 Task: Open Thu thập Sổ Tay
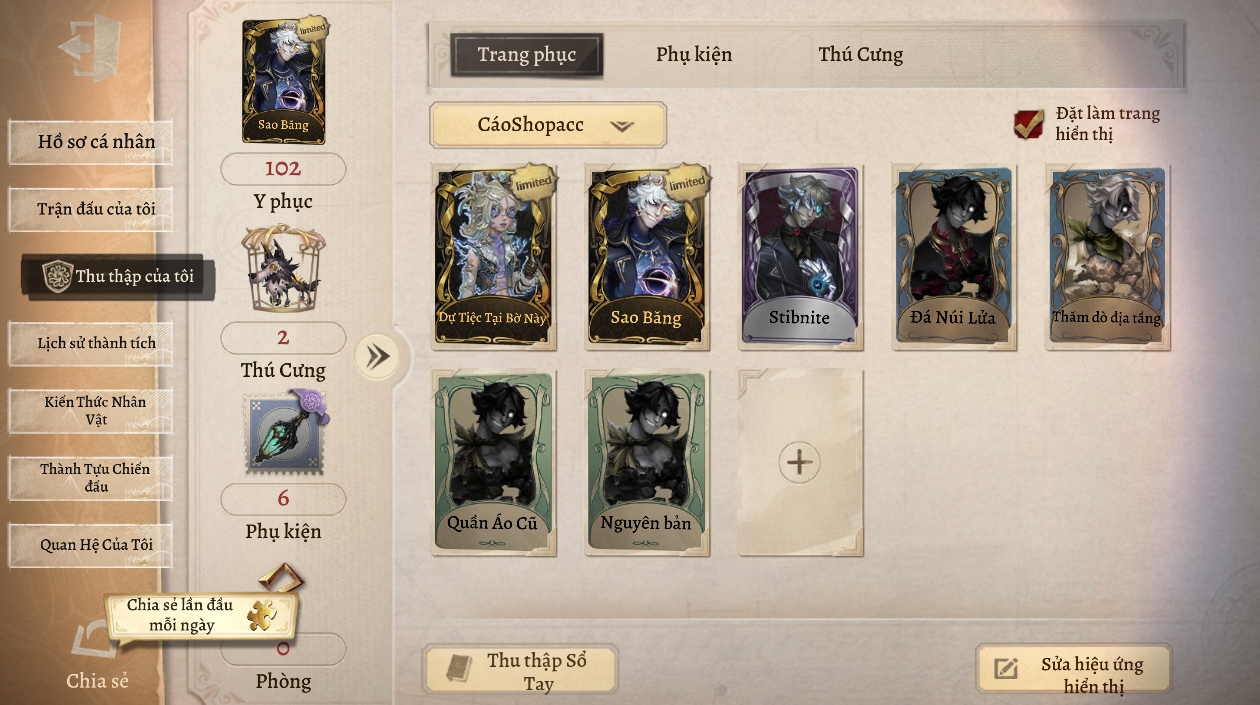[x=520, y=670]
